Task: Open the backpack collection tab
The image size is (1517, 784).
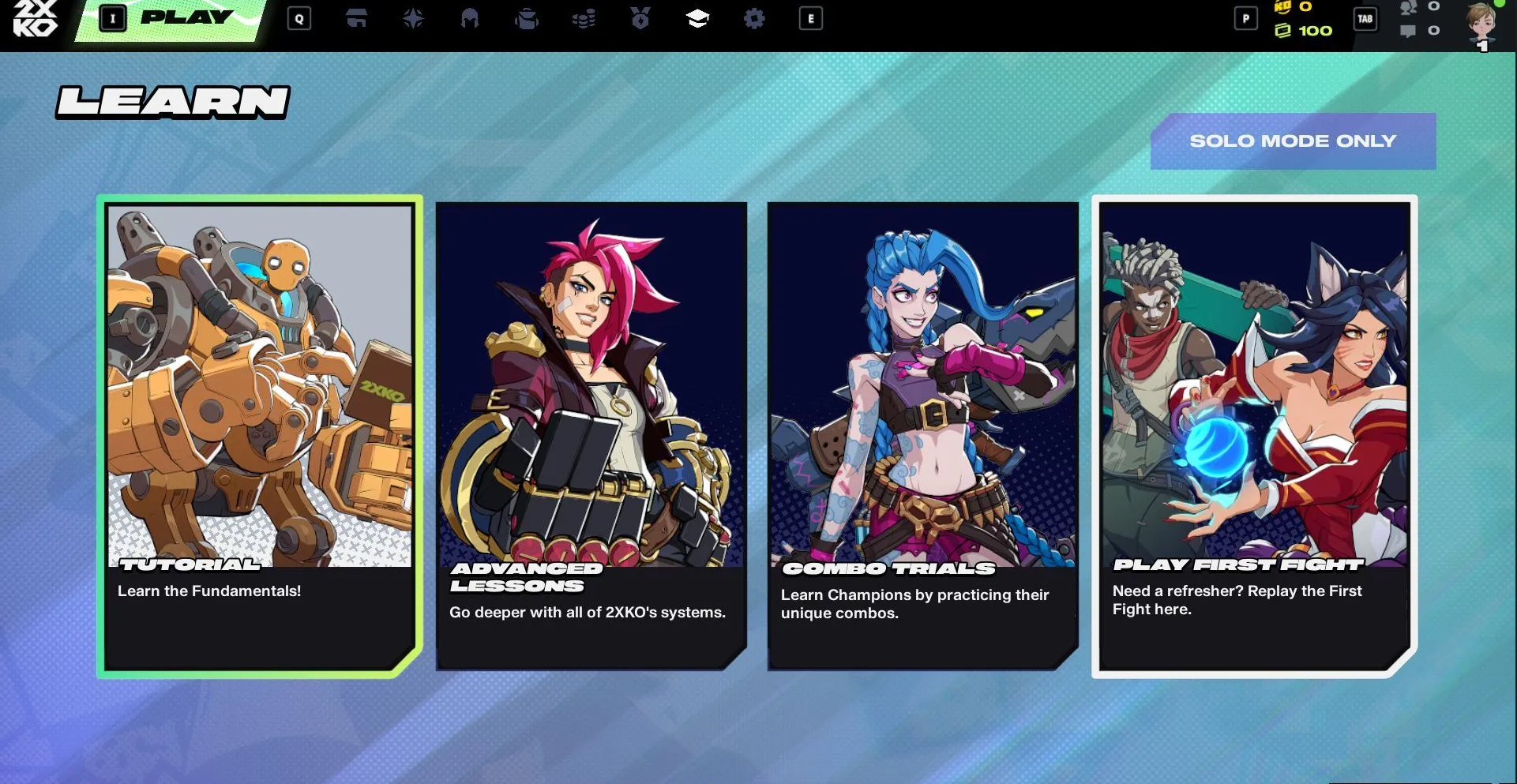Action: [527, 18]
